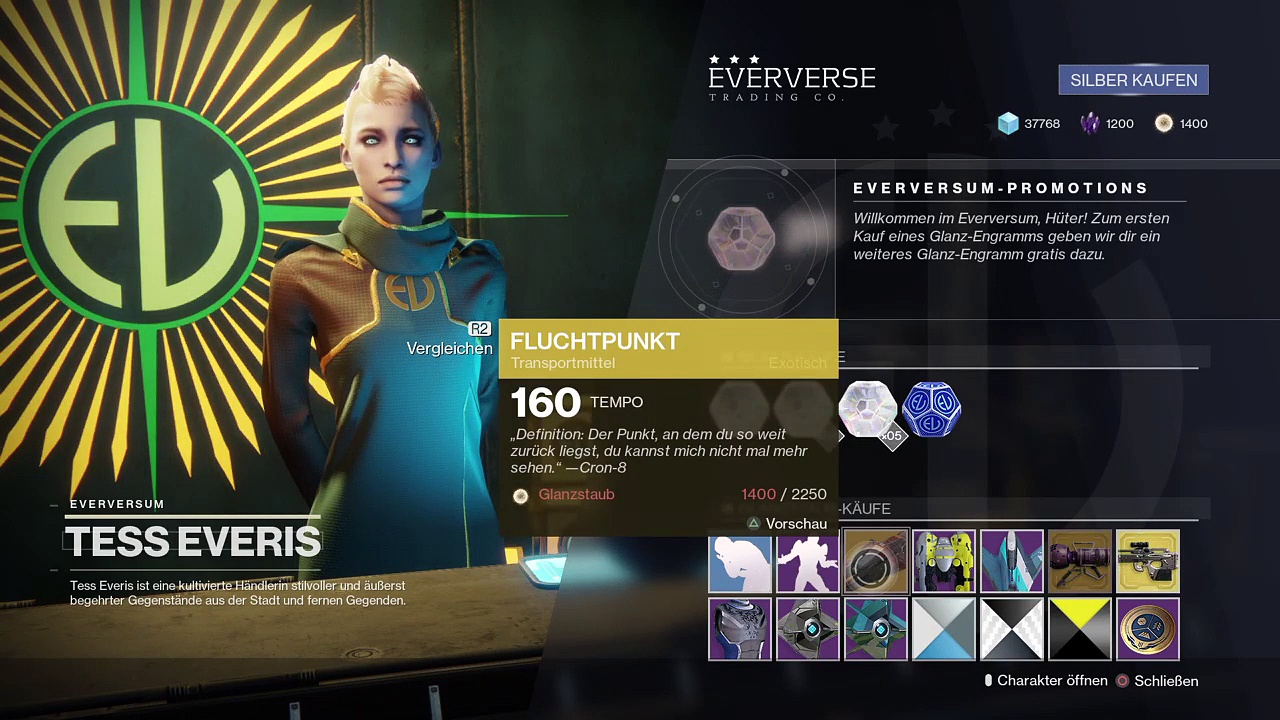The width and height of the screenshot is (1280, 720).
Task: Pick the purple grenade launcher ornament
Action: (x=1080, y=562)
